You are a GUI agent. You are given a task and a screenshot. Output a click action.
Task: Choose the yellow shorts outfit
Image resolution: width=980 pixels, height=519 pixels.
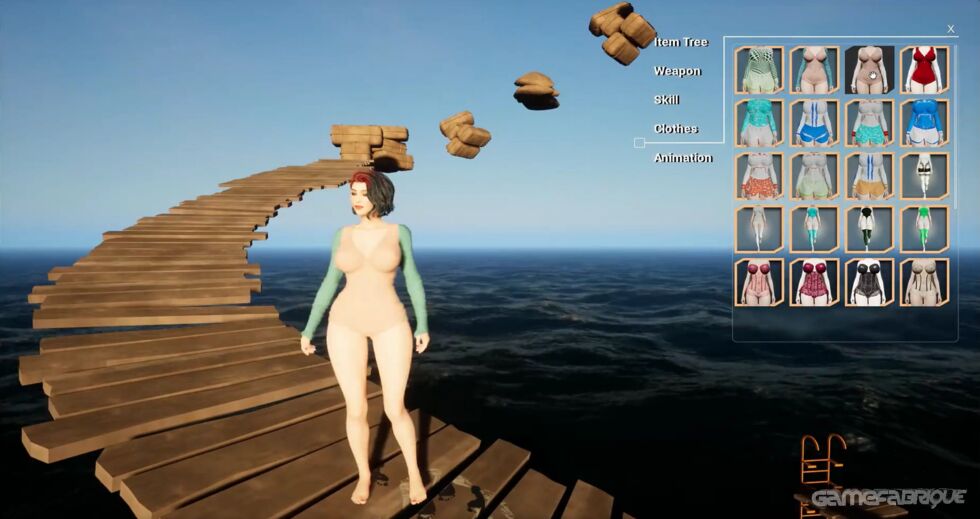[869, 176]
